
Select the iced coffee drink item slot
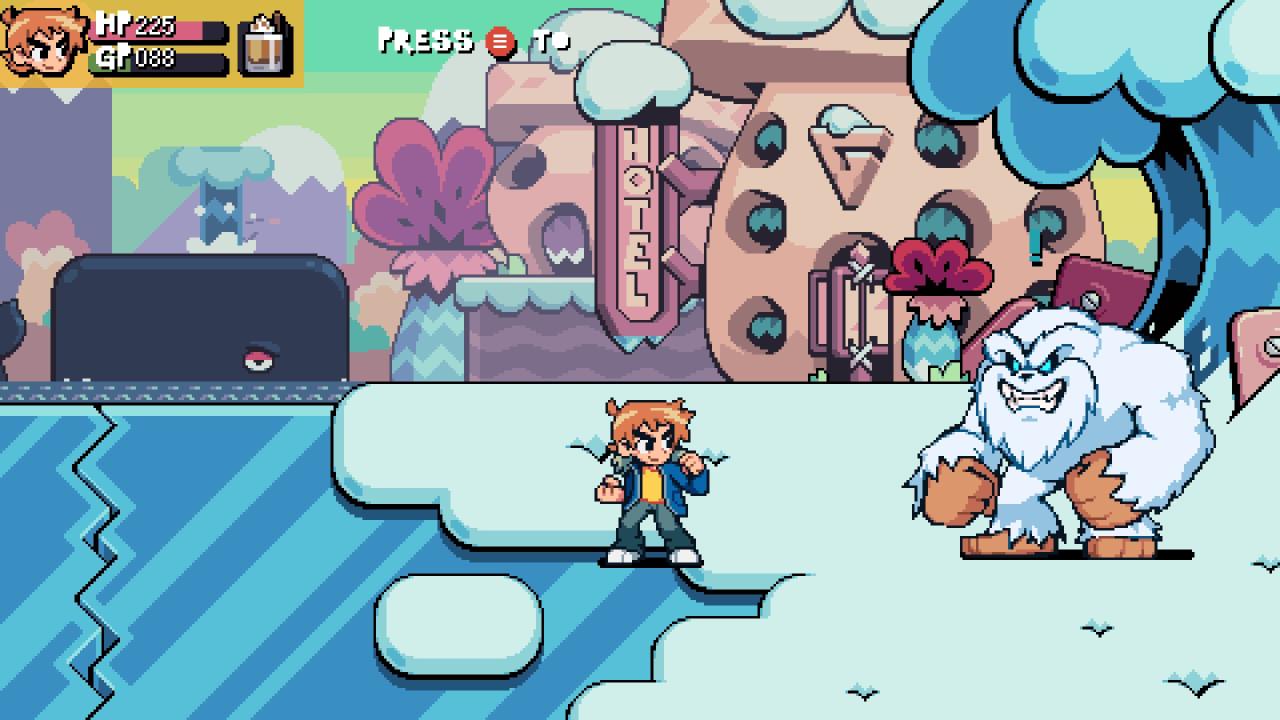[x=265, y=45]
